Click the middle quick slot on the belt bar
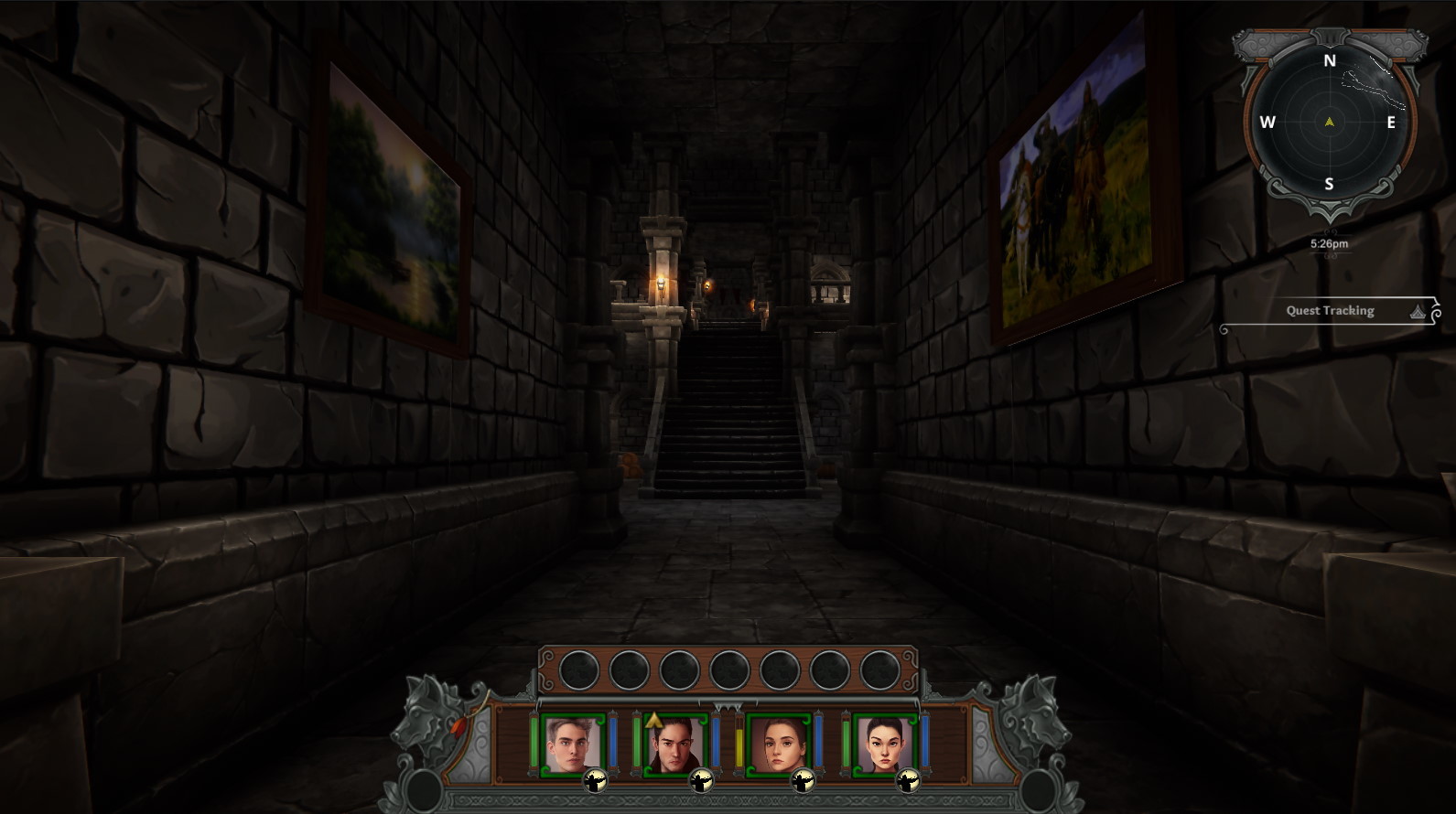Screen dimensions: 1456x814 pyautogui.click(x=730, y=668)
